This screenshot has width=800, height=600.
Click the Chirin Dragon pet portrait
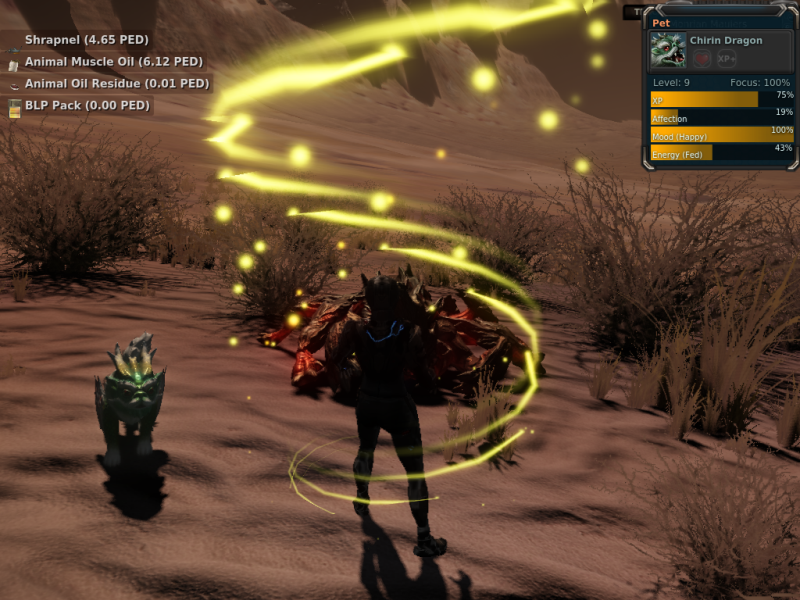[667, 50]
